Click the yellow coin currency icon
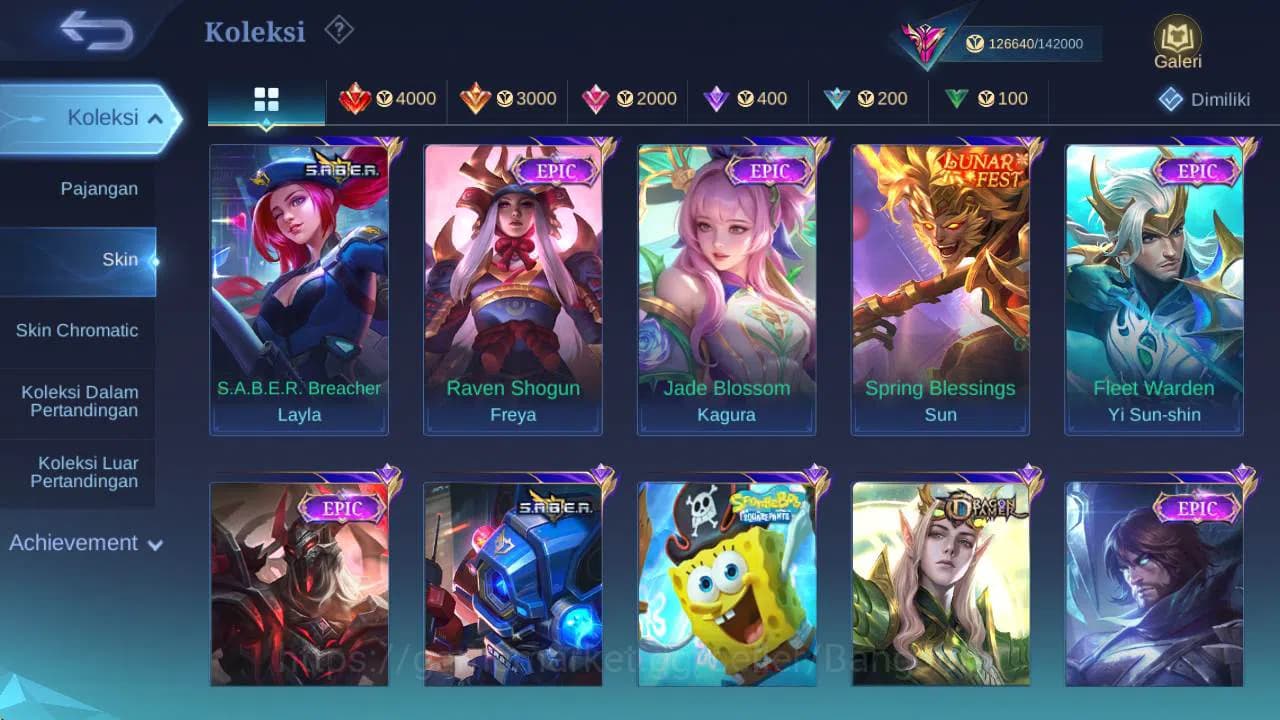 (972, 44)
